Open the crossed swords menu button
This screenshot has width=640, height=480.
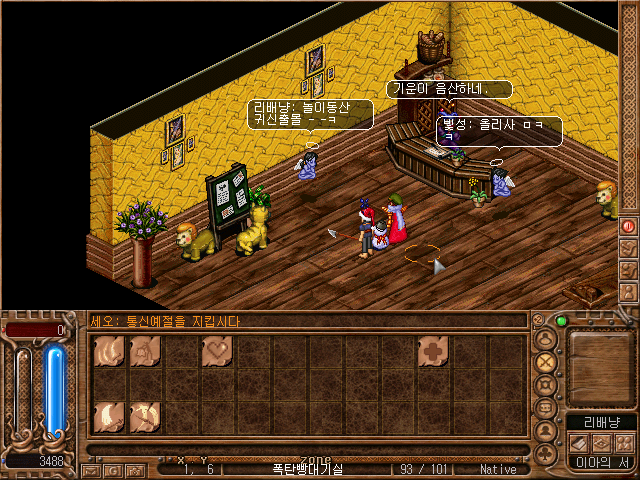[546, 362]
